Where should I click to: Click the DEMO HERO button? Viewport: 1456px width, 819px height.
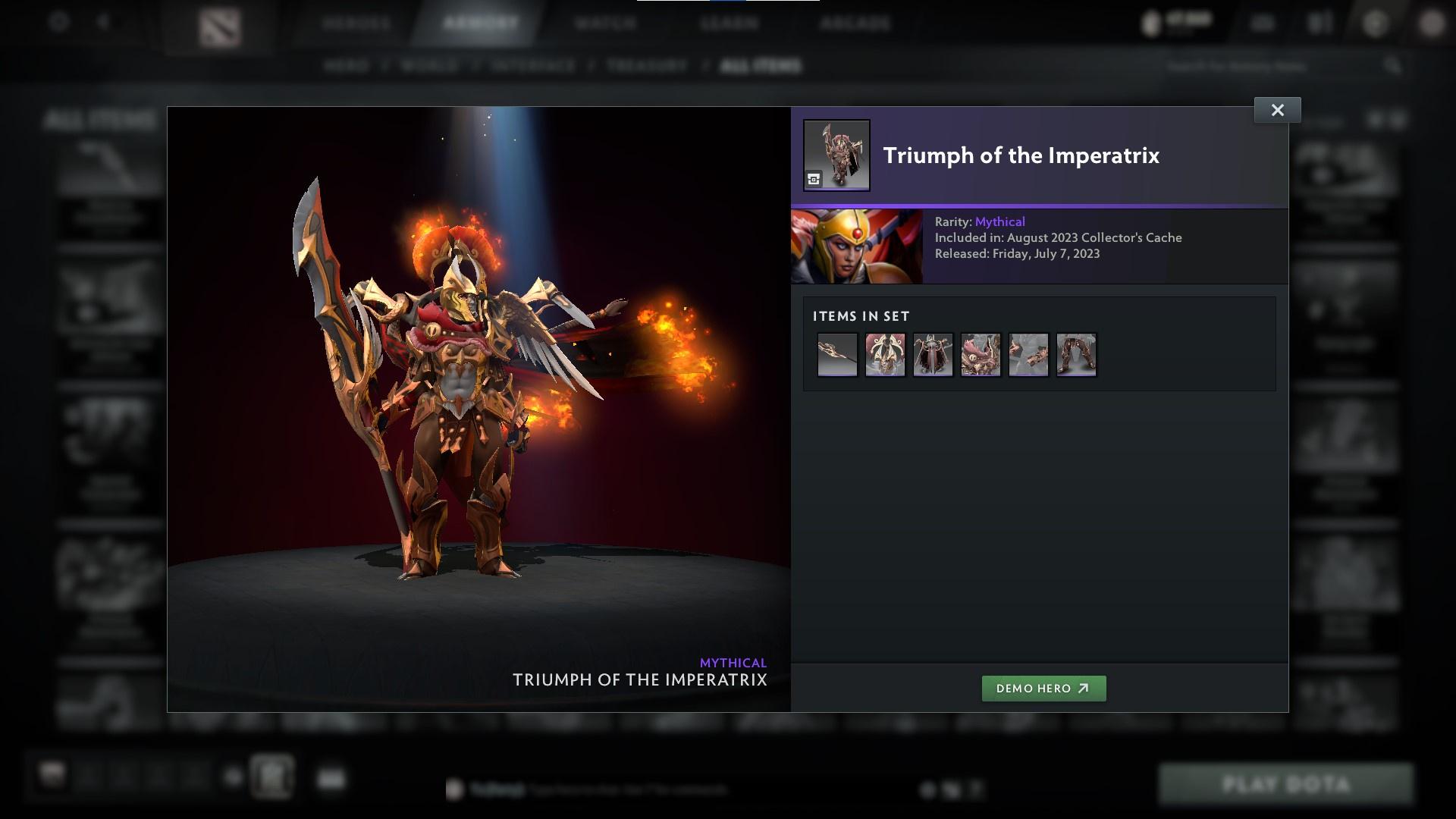[x=1044, y=689]
